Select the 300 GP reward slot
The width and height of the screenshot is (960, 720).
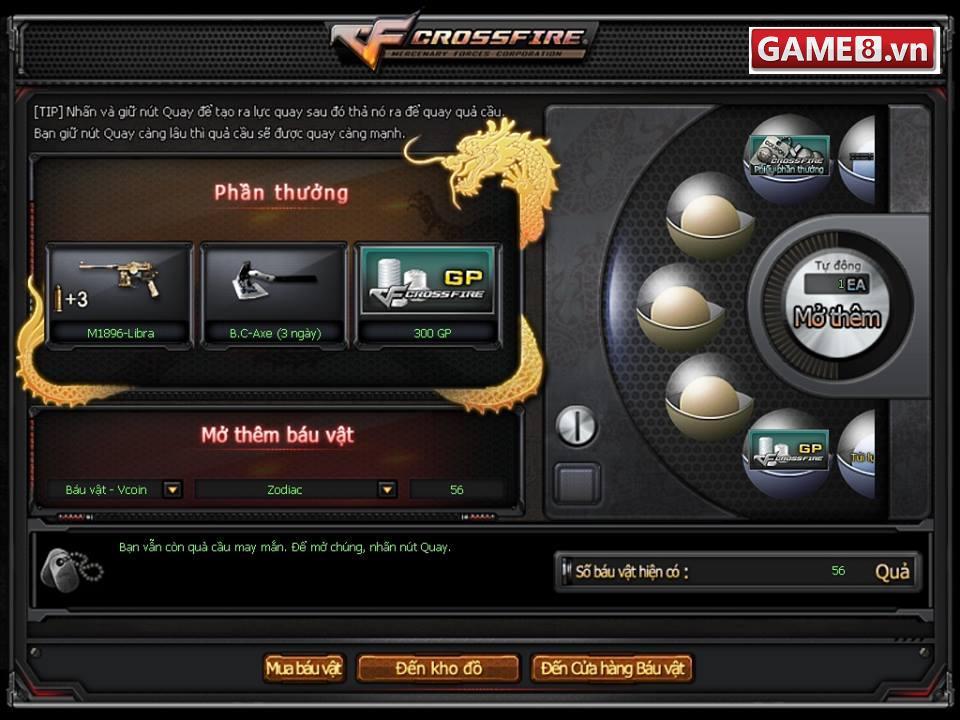coord(428,294)
